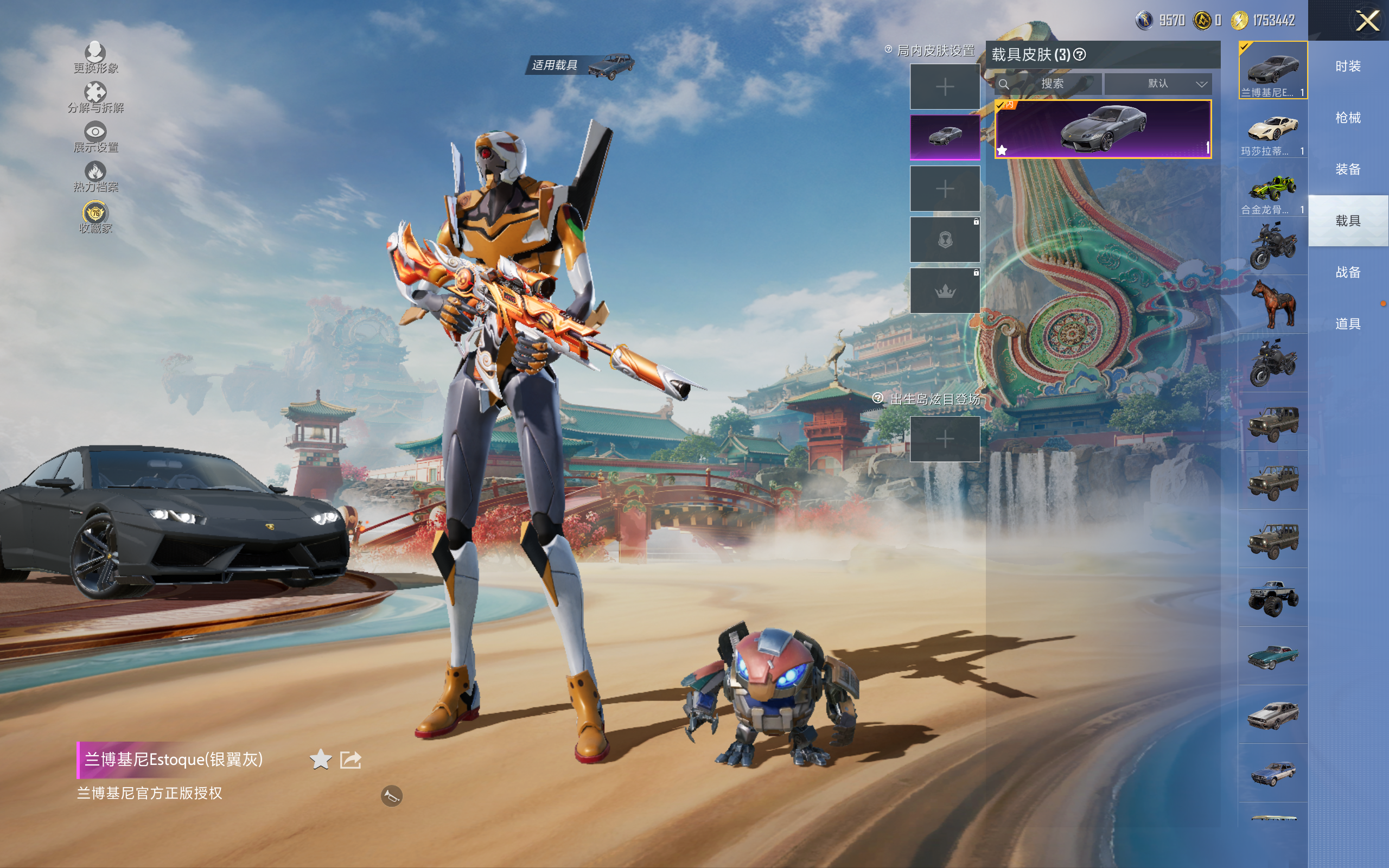Screen dimensions: 1389x868
Task: Open the 默认 sort dropdown
Action: pyautogui.click(x=1158, y=84)
